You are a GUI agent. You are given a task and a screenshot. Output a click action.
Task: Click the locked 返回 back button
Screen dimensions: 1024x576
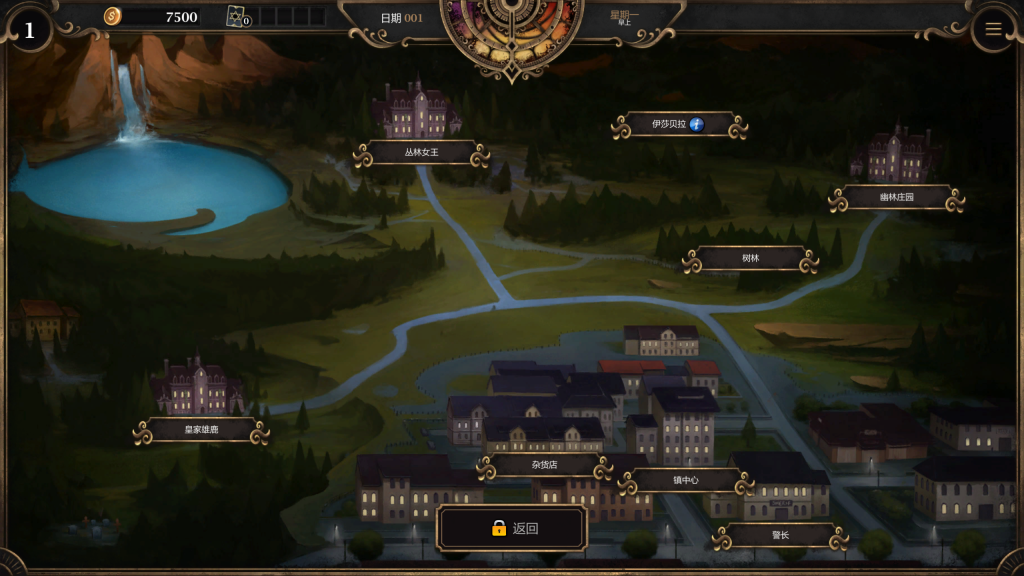(512, 529)
